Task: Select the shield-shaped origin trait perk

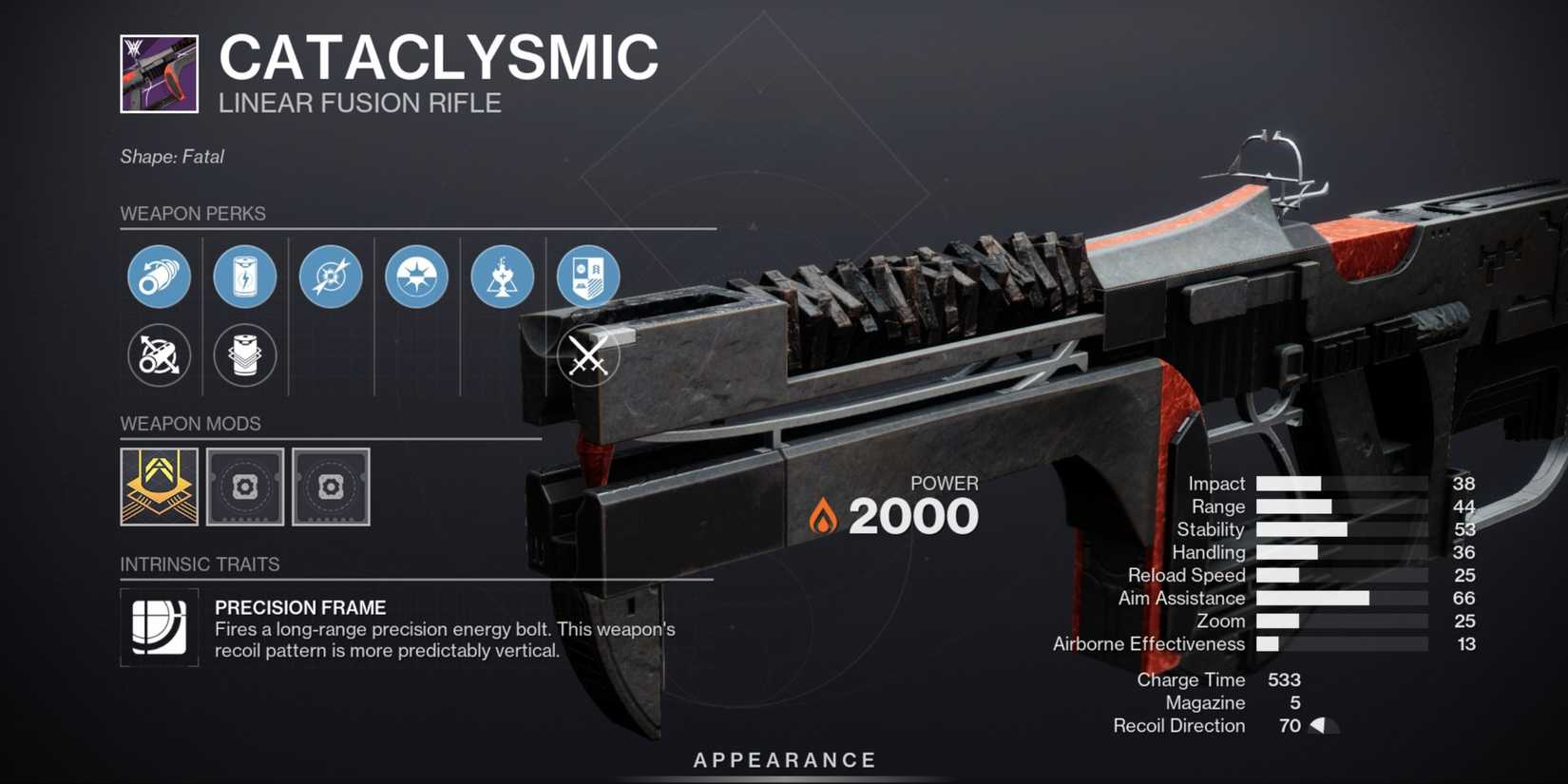Action: (x=587, y=277)
